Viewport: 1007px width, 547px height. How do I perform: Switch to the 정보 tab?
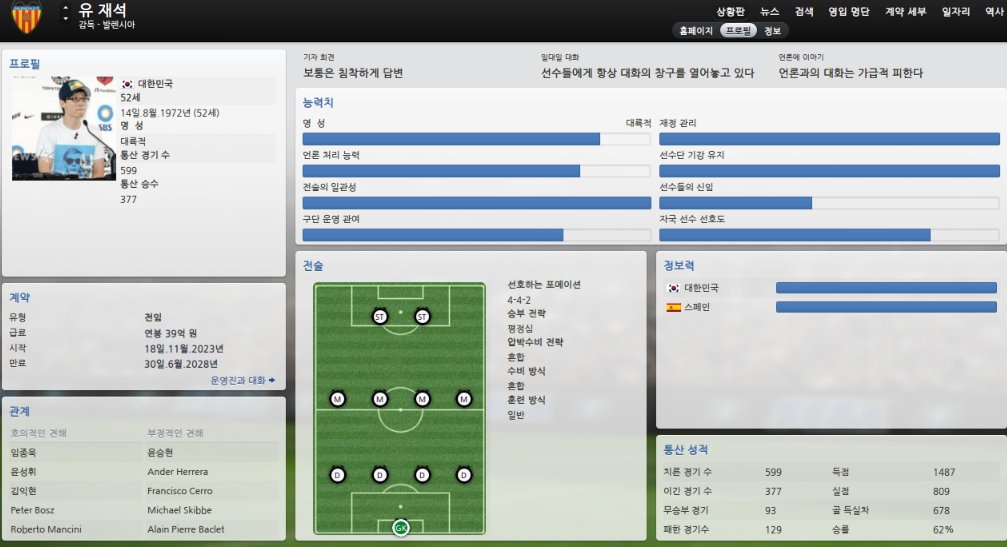[x=772, y=31]
